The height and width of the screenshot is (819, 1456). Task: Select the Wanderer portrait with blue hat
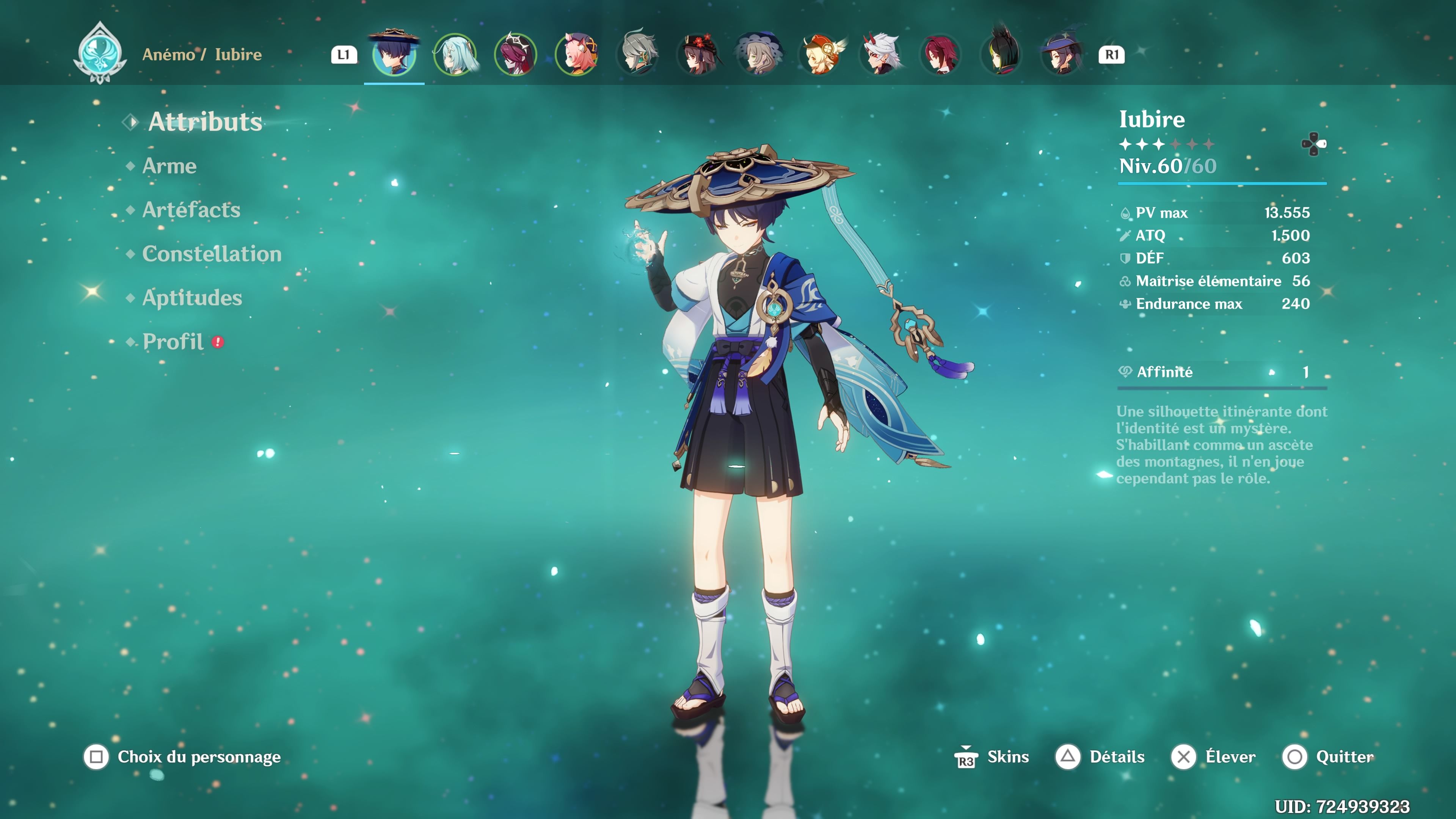394,54
